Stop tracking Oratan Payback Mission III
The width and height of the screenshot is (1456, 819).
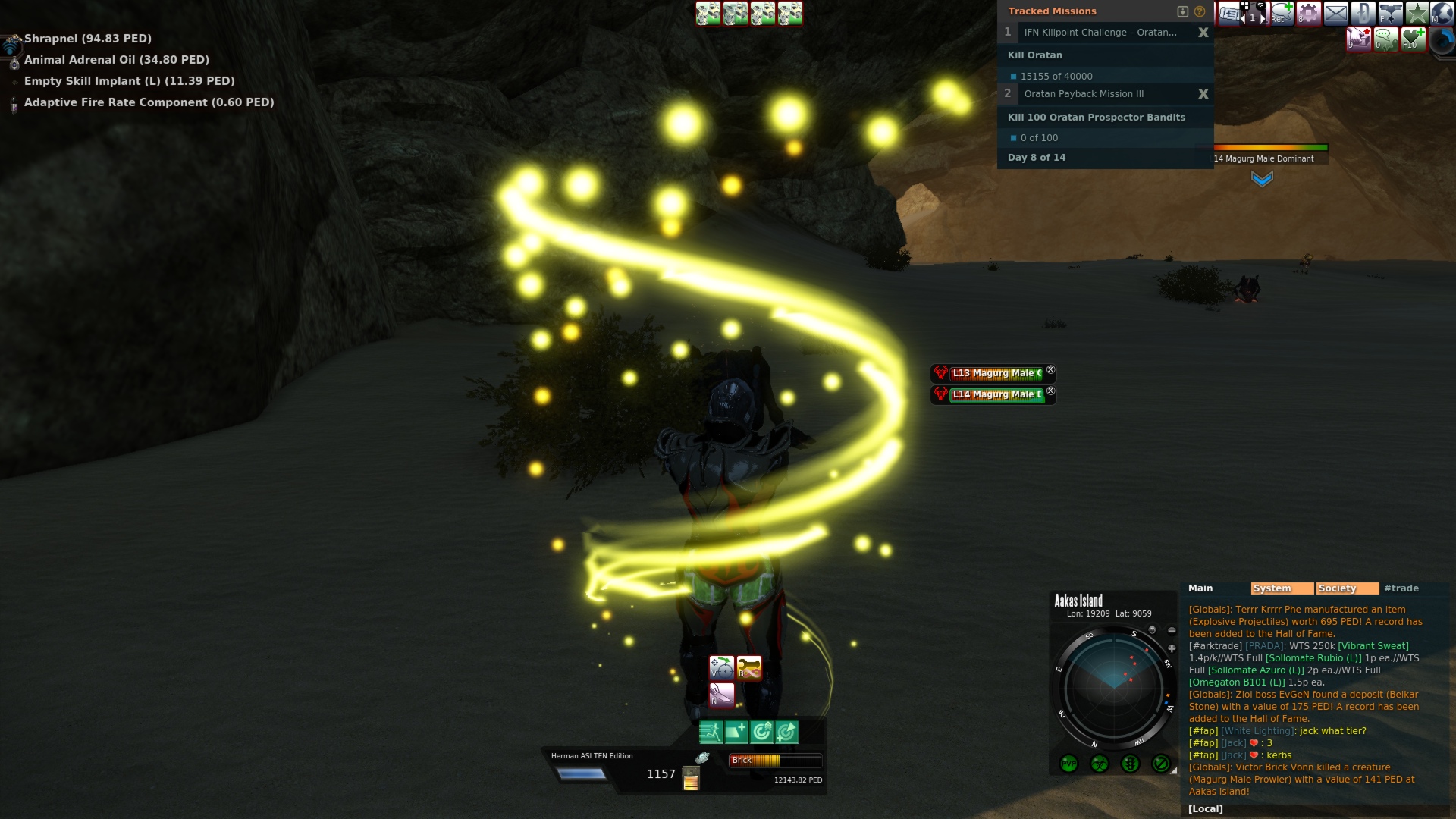click(1203, 94)
